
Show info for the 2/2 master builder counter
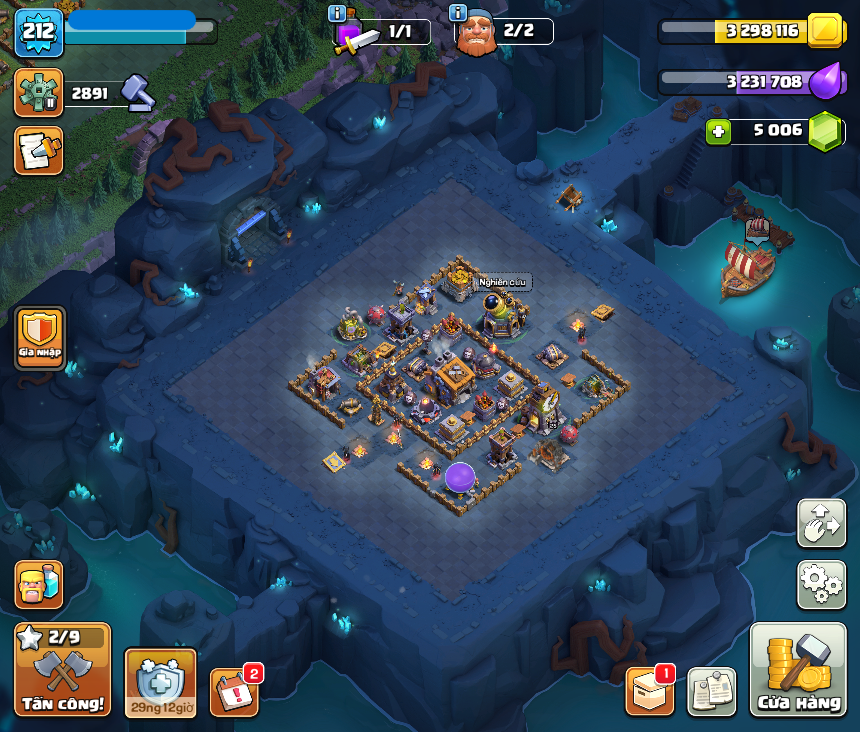point(458,13)
